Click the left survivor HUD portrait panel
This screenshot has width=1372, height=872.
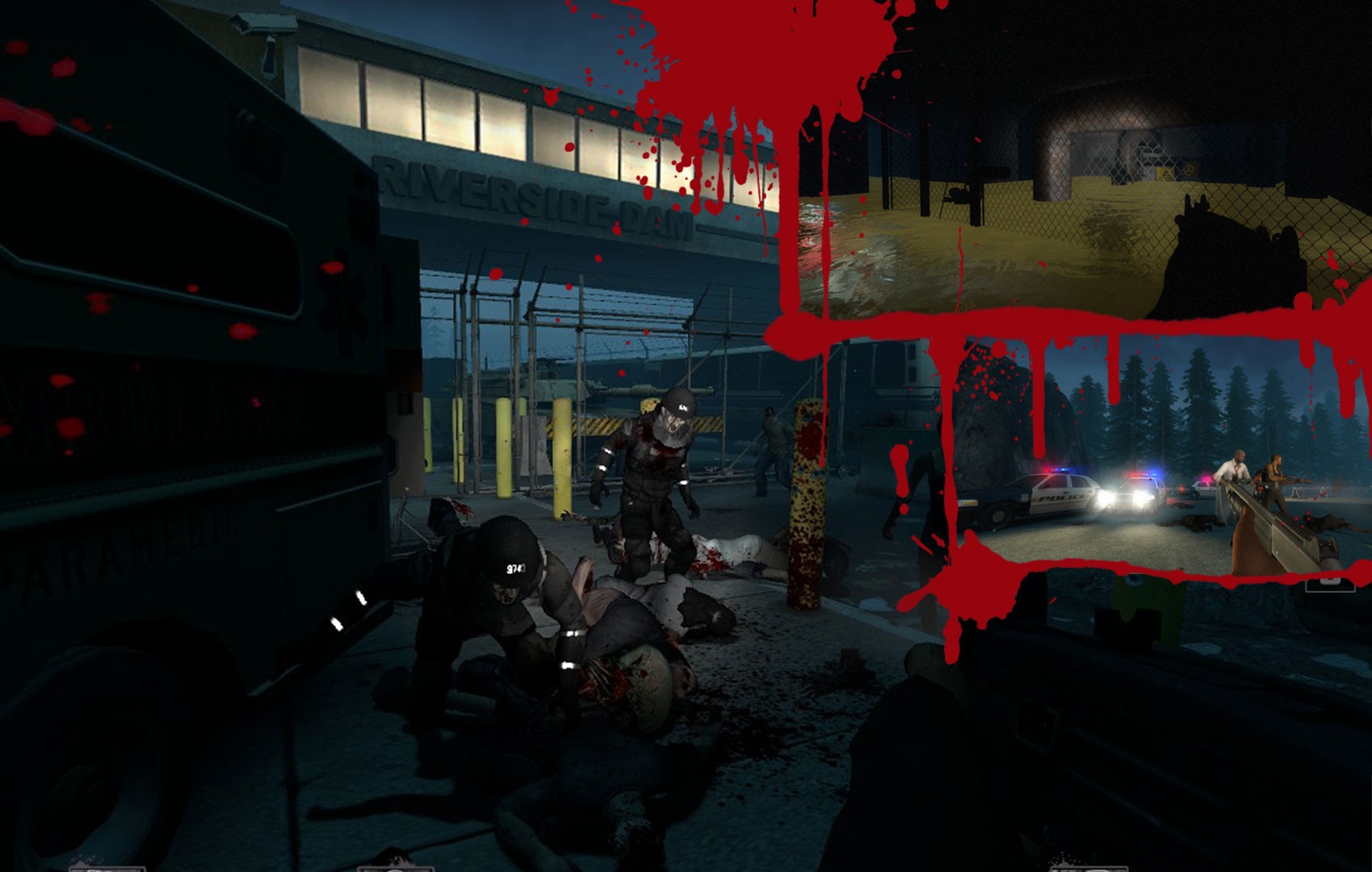105,868
